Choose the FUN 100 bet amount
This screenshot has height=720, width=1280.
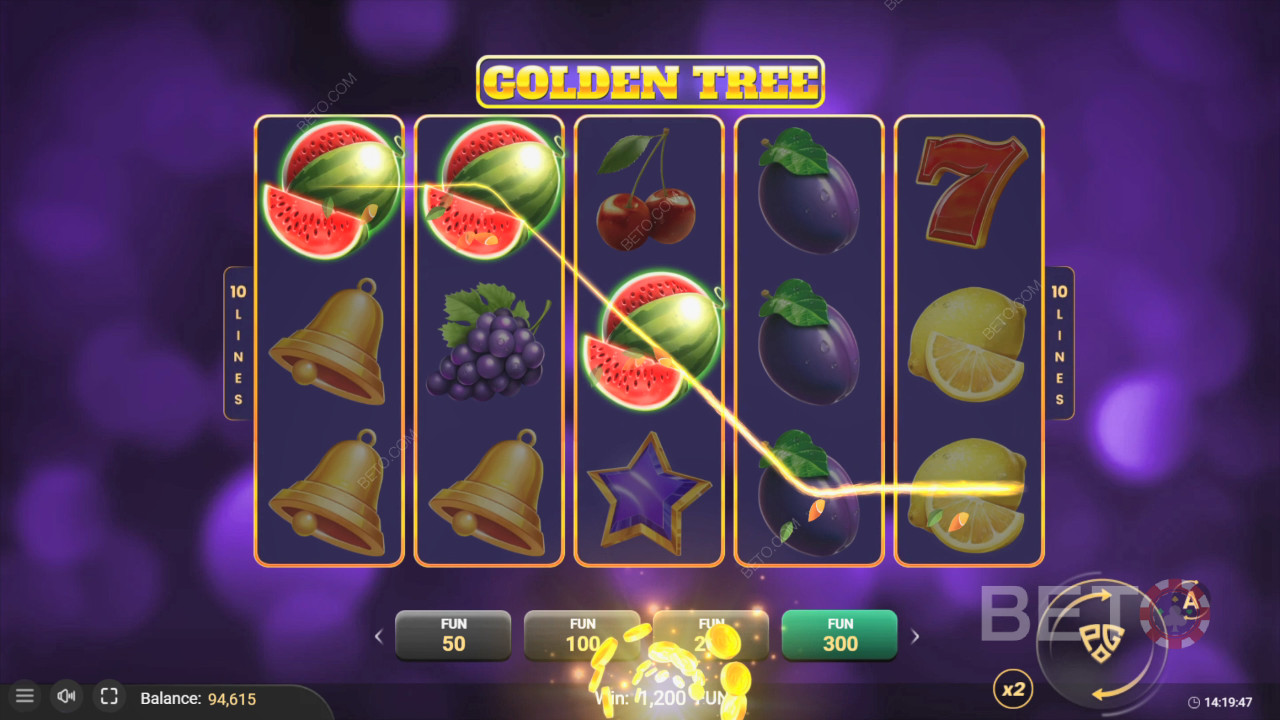[582, 635]
